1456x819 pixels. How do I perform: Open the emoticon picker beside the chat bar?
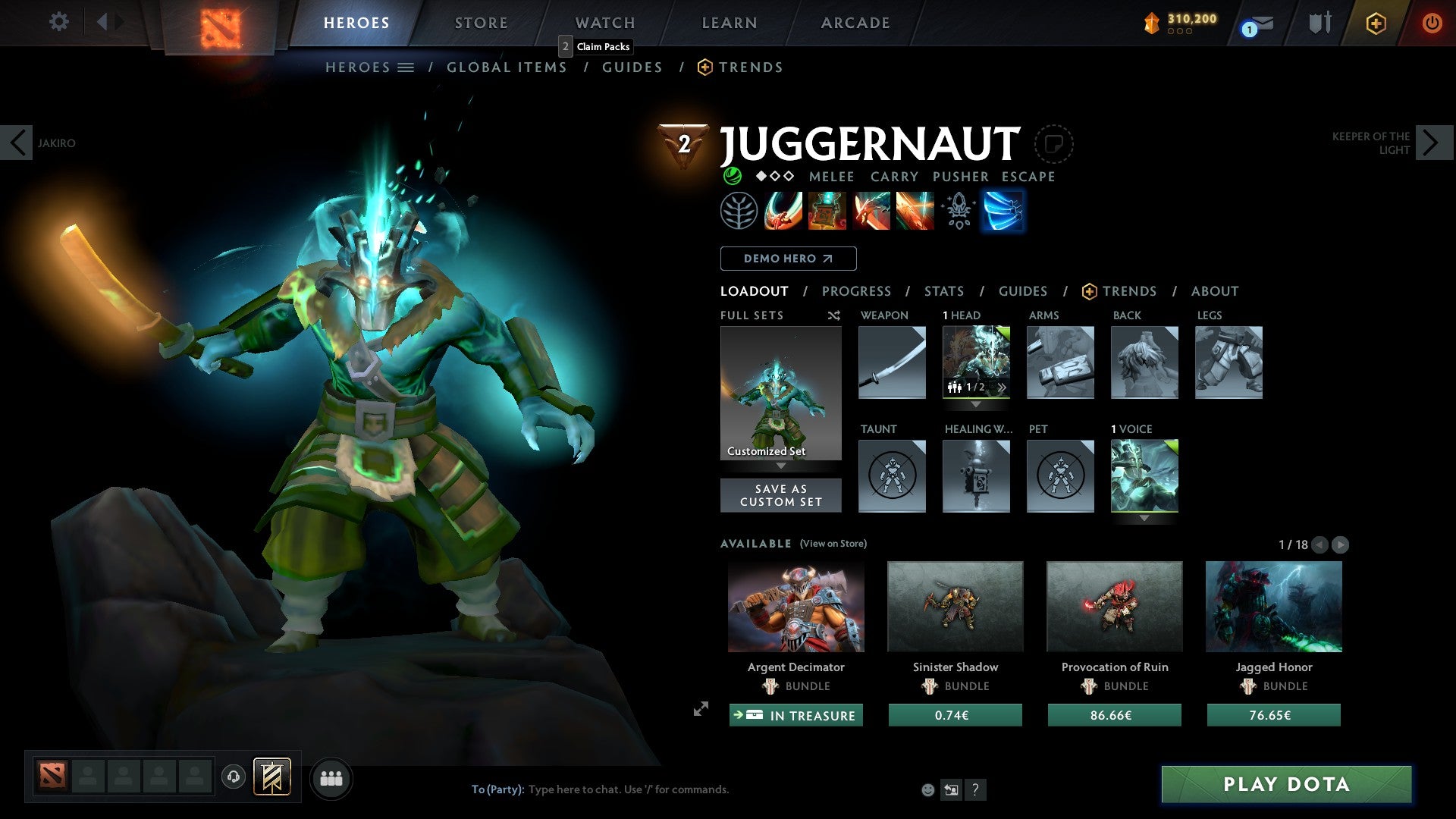(927, 789)
